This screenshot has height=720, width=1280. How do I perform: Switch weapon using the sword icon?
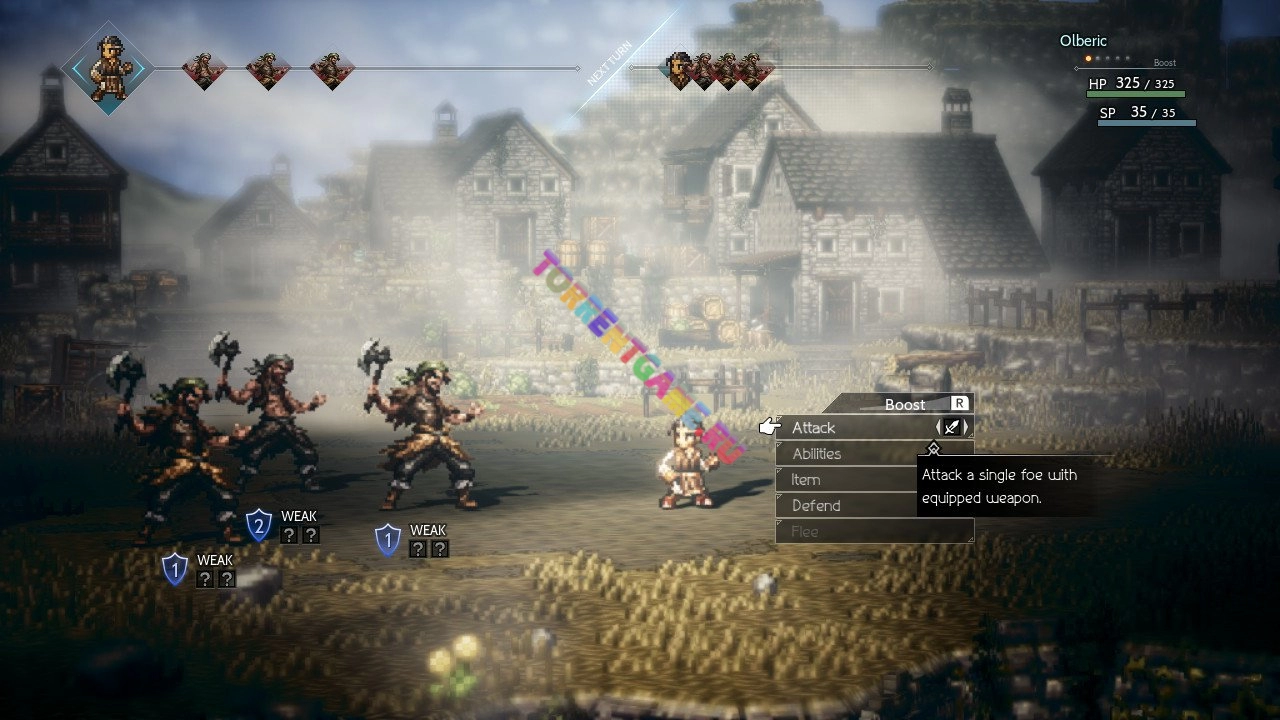click(x=952, y=428)
